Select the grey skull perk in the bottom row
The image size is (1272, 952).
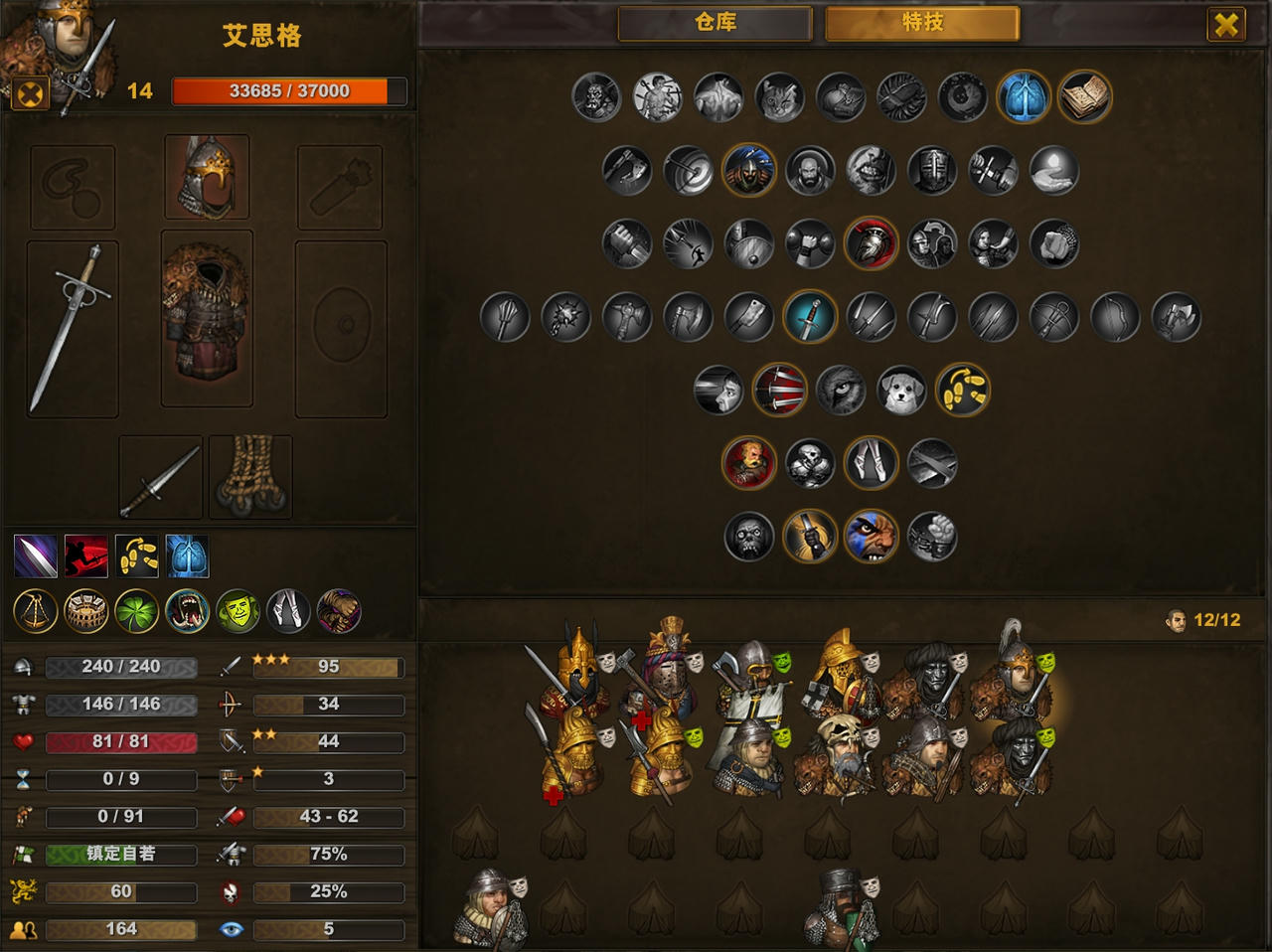coord(748,537)
